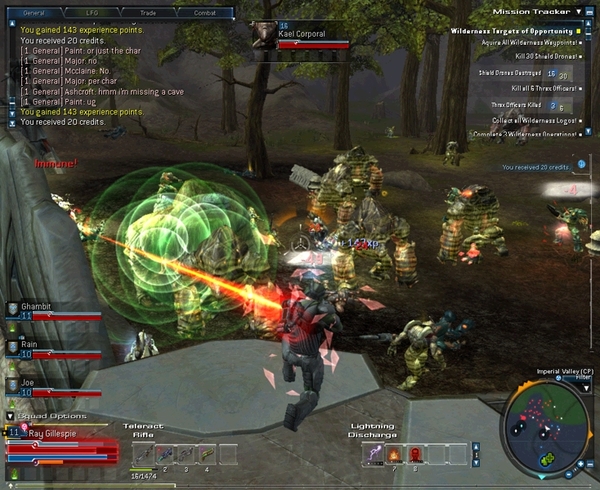The image size is (600, 490).
Task: Activate the red figure ability slot
Action: coord(415,454)
